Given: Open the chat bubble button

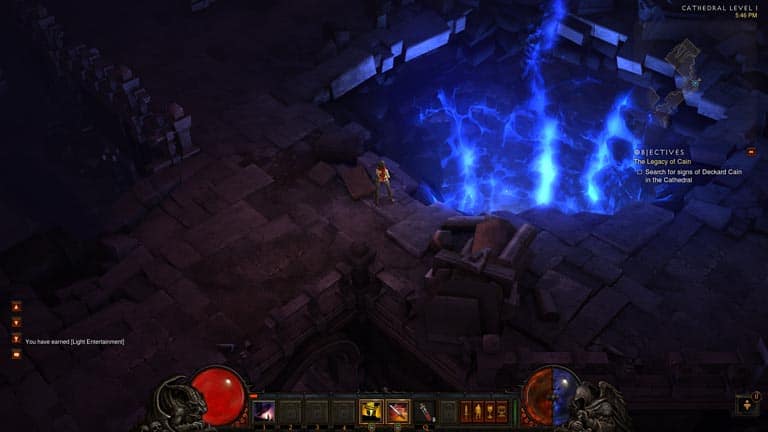Looking at the screenshot, I should click(16, 354).
